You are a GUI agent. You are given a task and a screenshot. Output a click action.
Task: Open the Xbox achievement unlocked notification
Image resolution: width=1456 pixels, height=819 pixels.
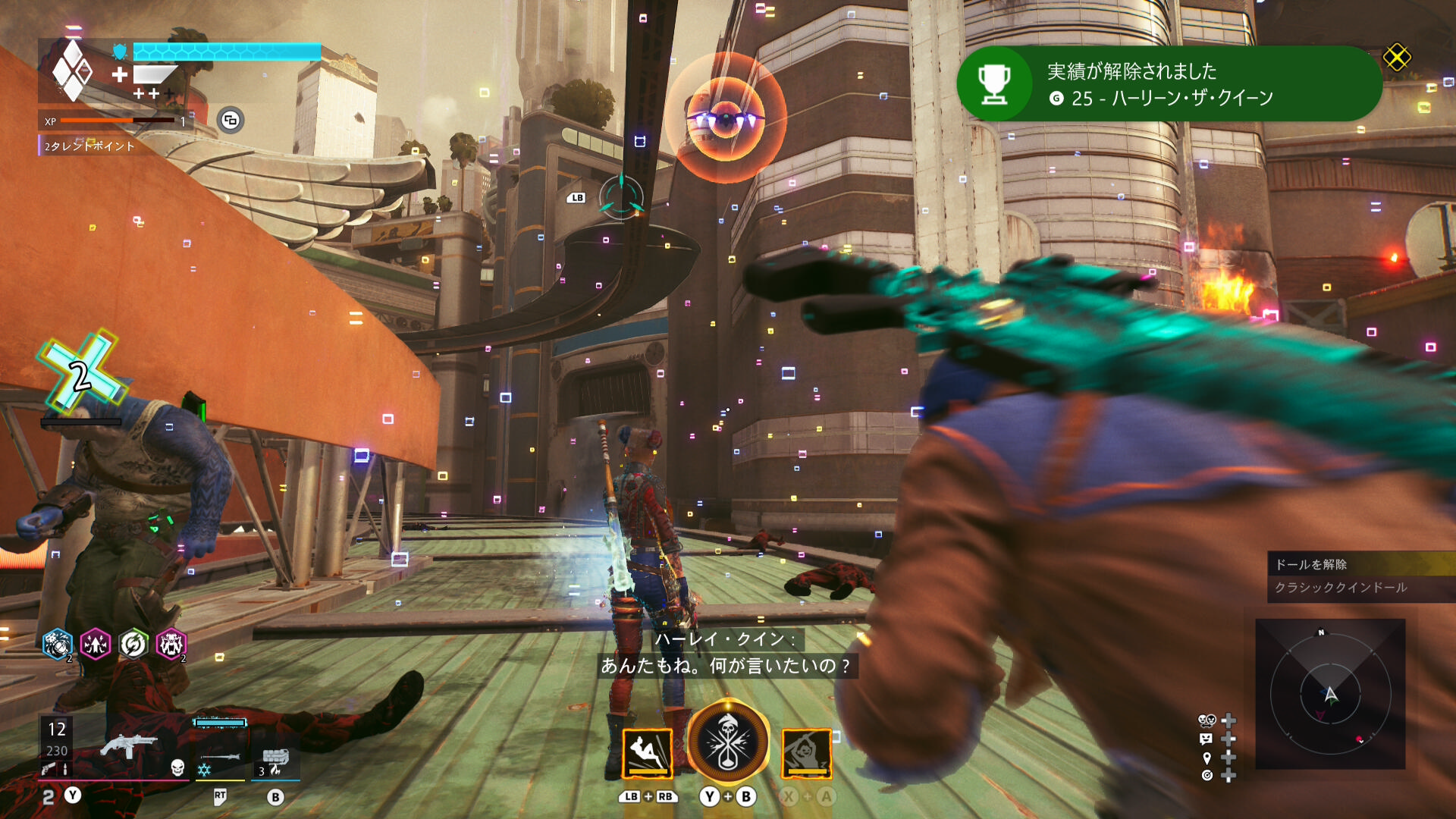1168,83
